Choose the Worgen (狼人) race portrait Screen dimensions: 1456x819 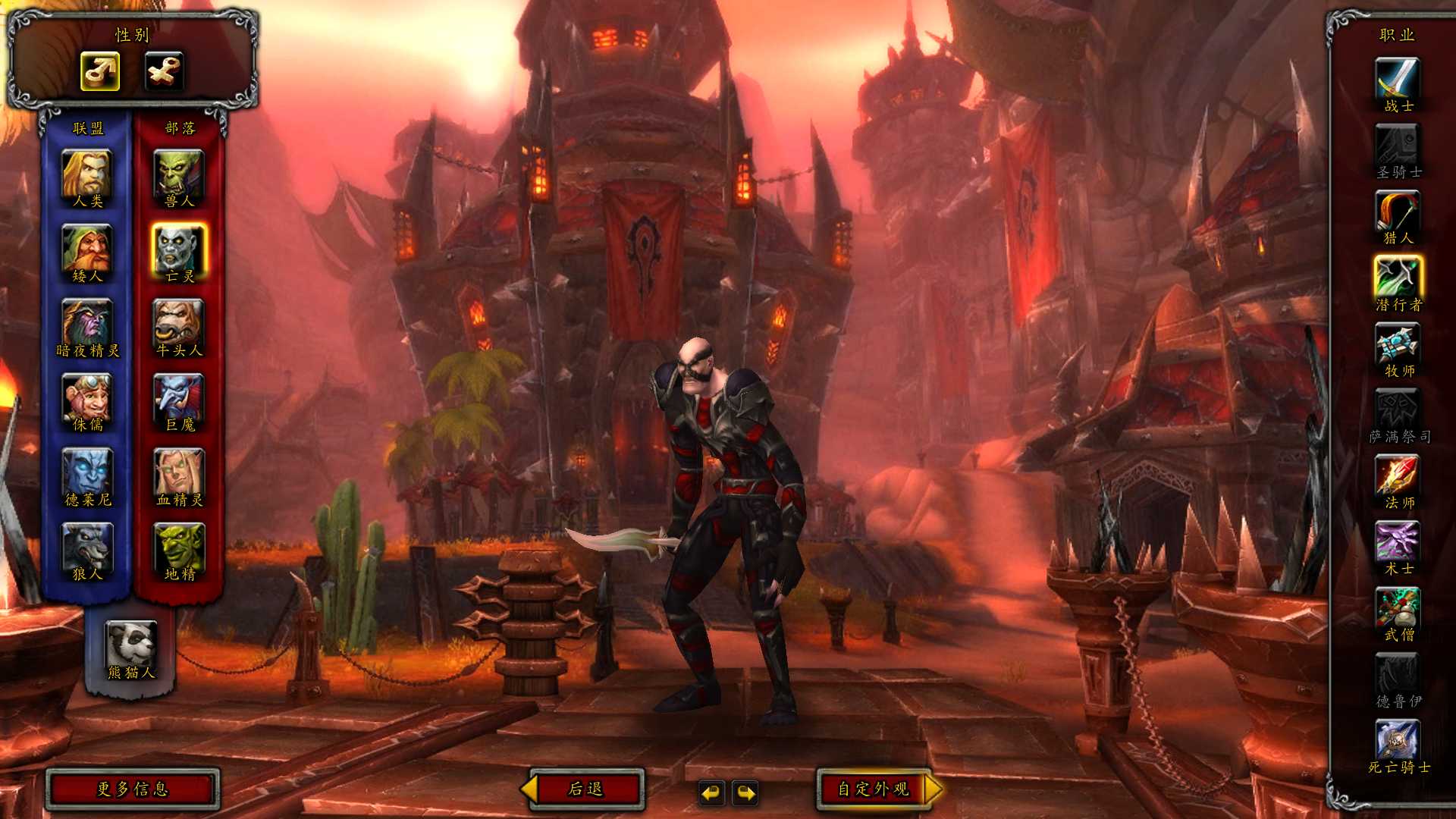pyautogui.click(x=87, y=546)
